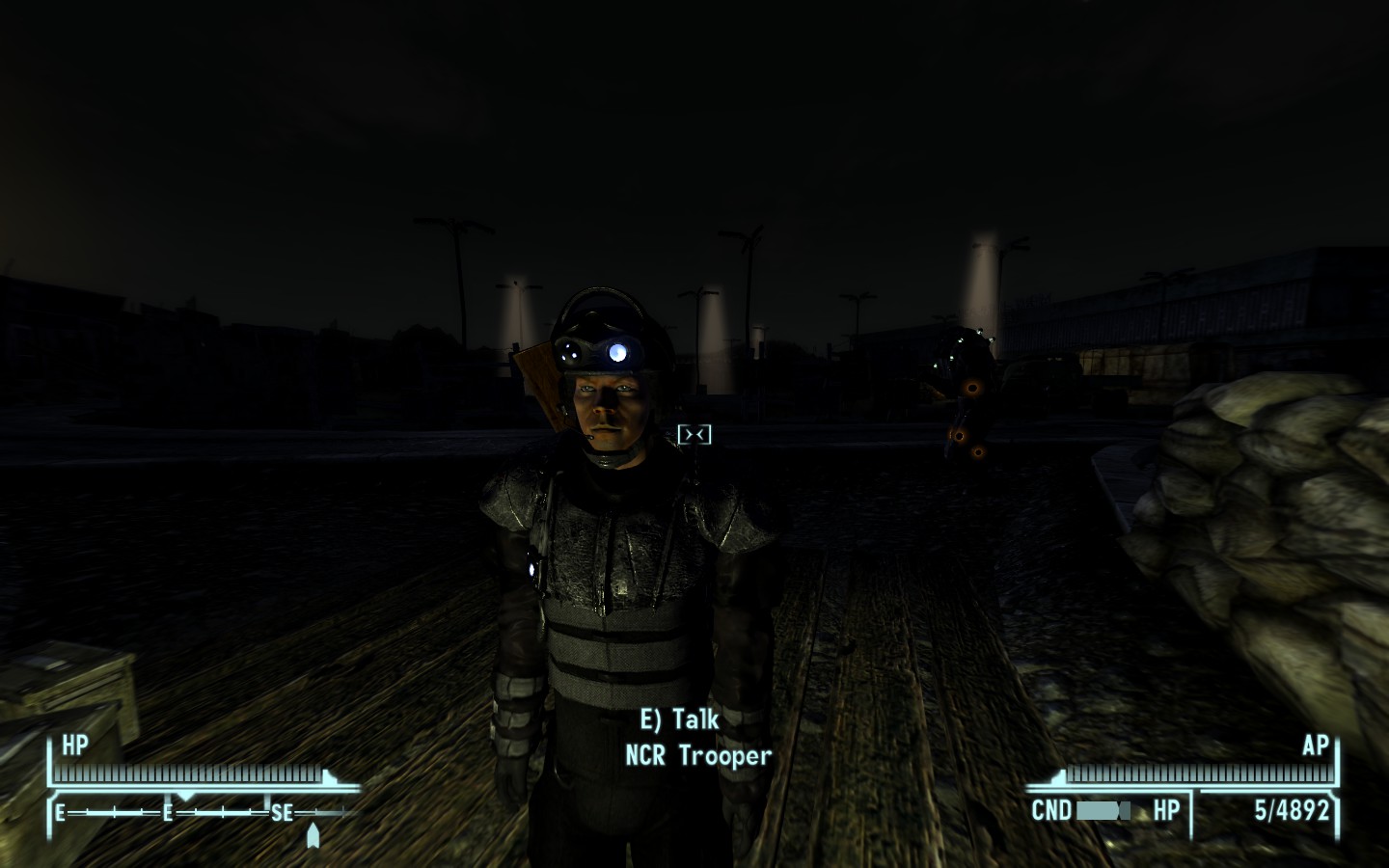Click the E bearing at the compass left edge
The height and width of the screenshot is (868, 1389).
pyautogui.click(x=60, y=813)
